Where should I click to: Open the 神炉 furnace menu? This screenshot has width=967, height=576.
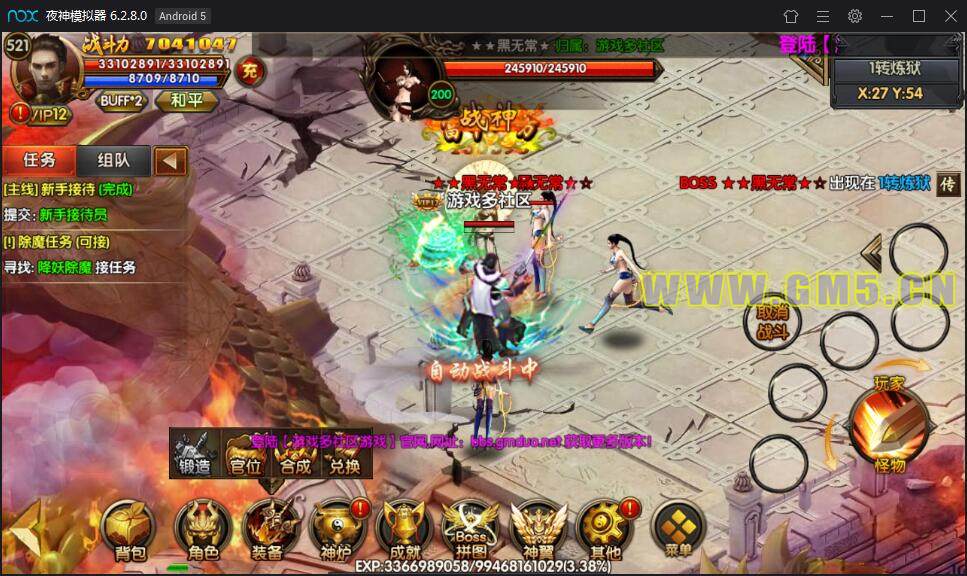coord(334,530)
